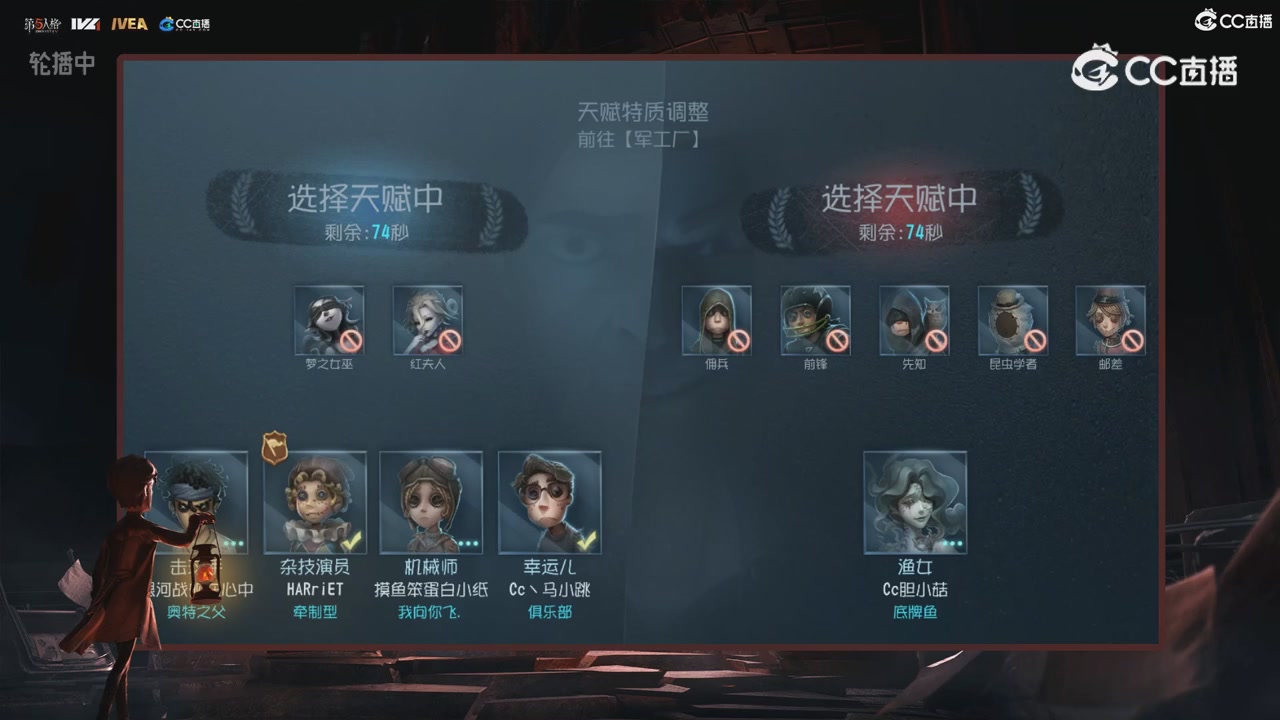Image resolution: width=1280 pixels, height=720 pixels.
Task: Click the banned 红夫人 character icon
Action: coord(427,322)
